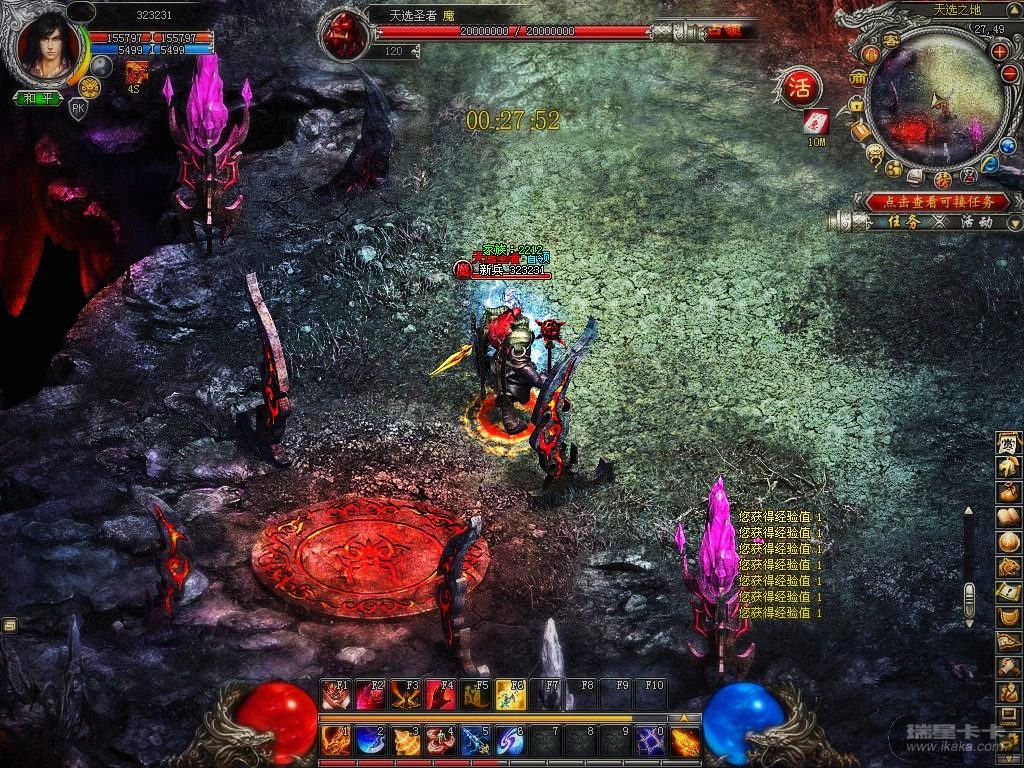1024x768 pixels.
Task: Click the boss portrait in the target frame
Action: (x=342, y=34)
